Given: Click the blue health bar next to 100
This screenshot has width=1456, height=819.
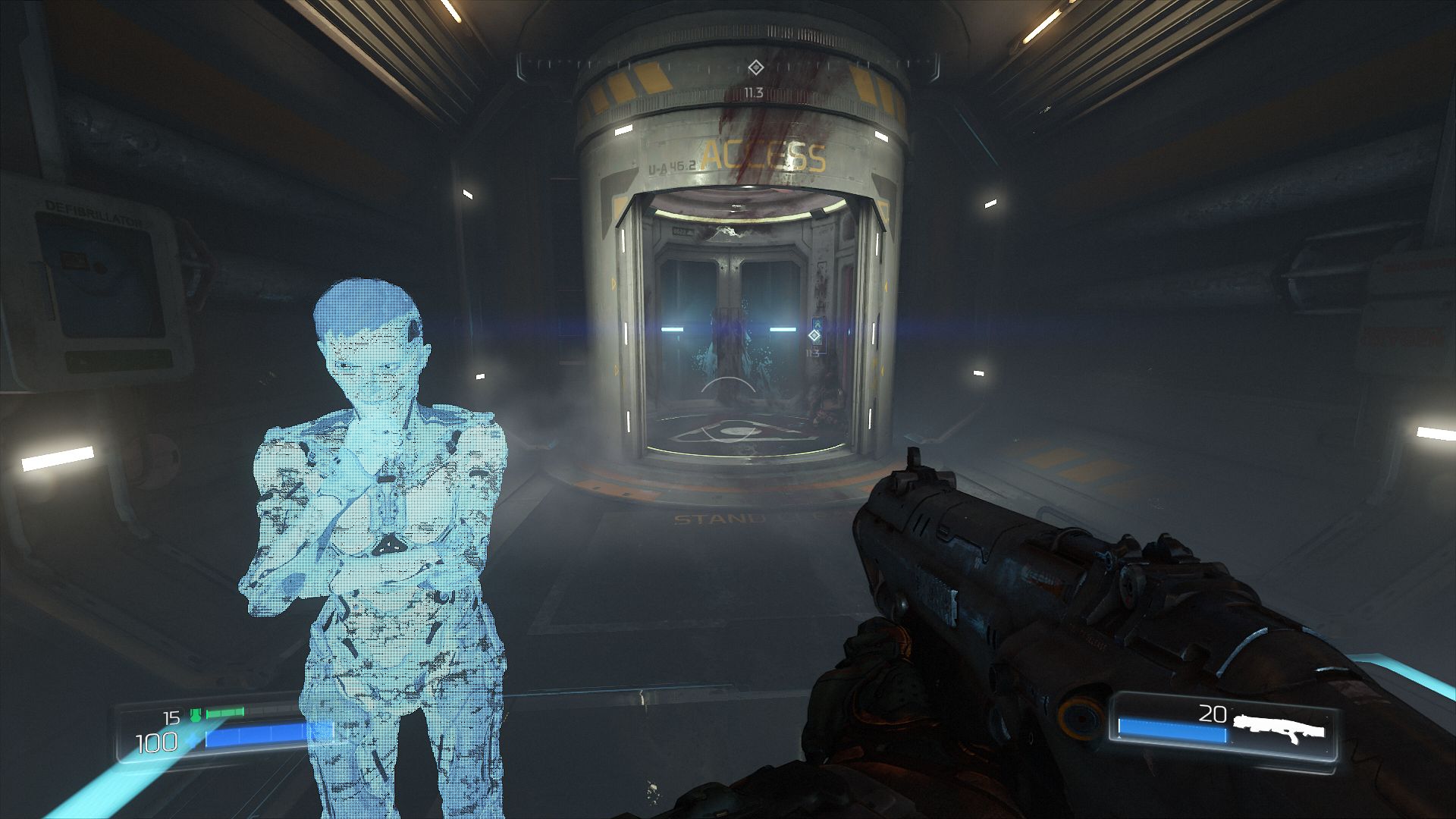Looking at the screenshot, I should click(250, 736).
